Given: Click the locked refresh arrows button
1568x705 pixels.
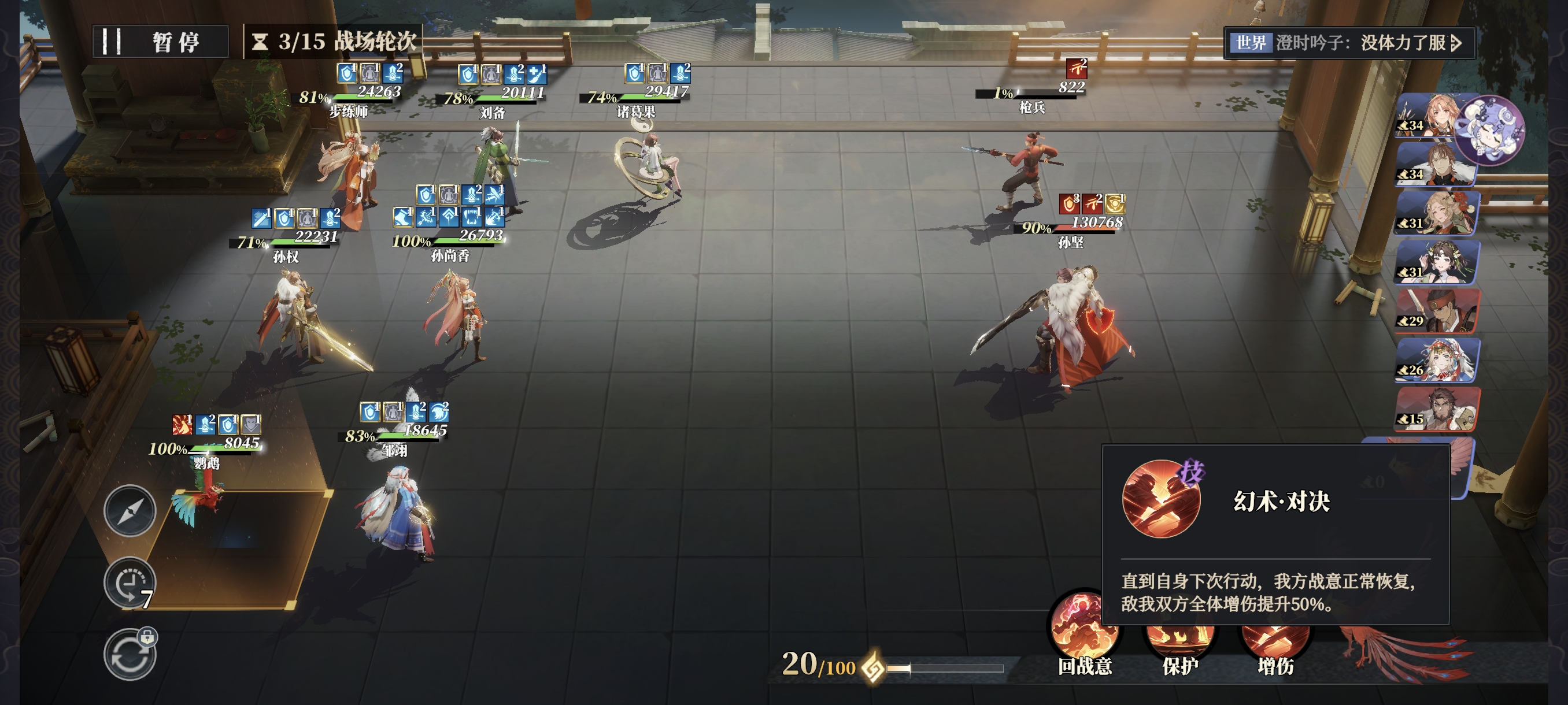Looking at the screenshot, I should click(130, 655).
